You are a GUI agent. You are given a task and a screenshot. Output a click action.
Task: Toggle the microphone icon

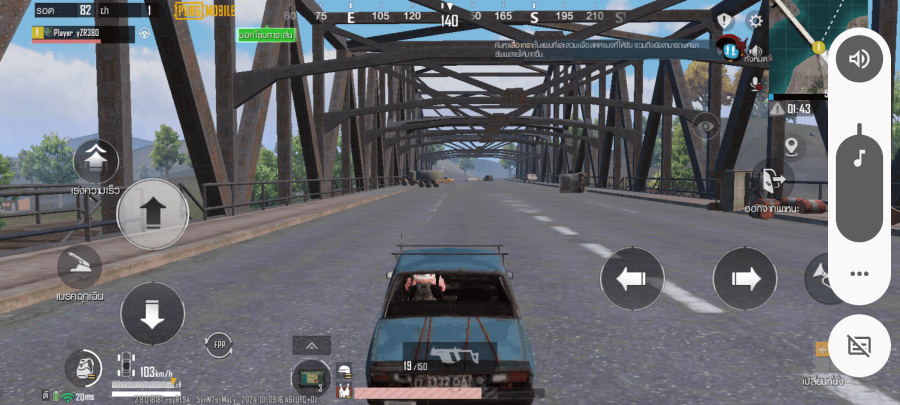[x=756, y=83]
